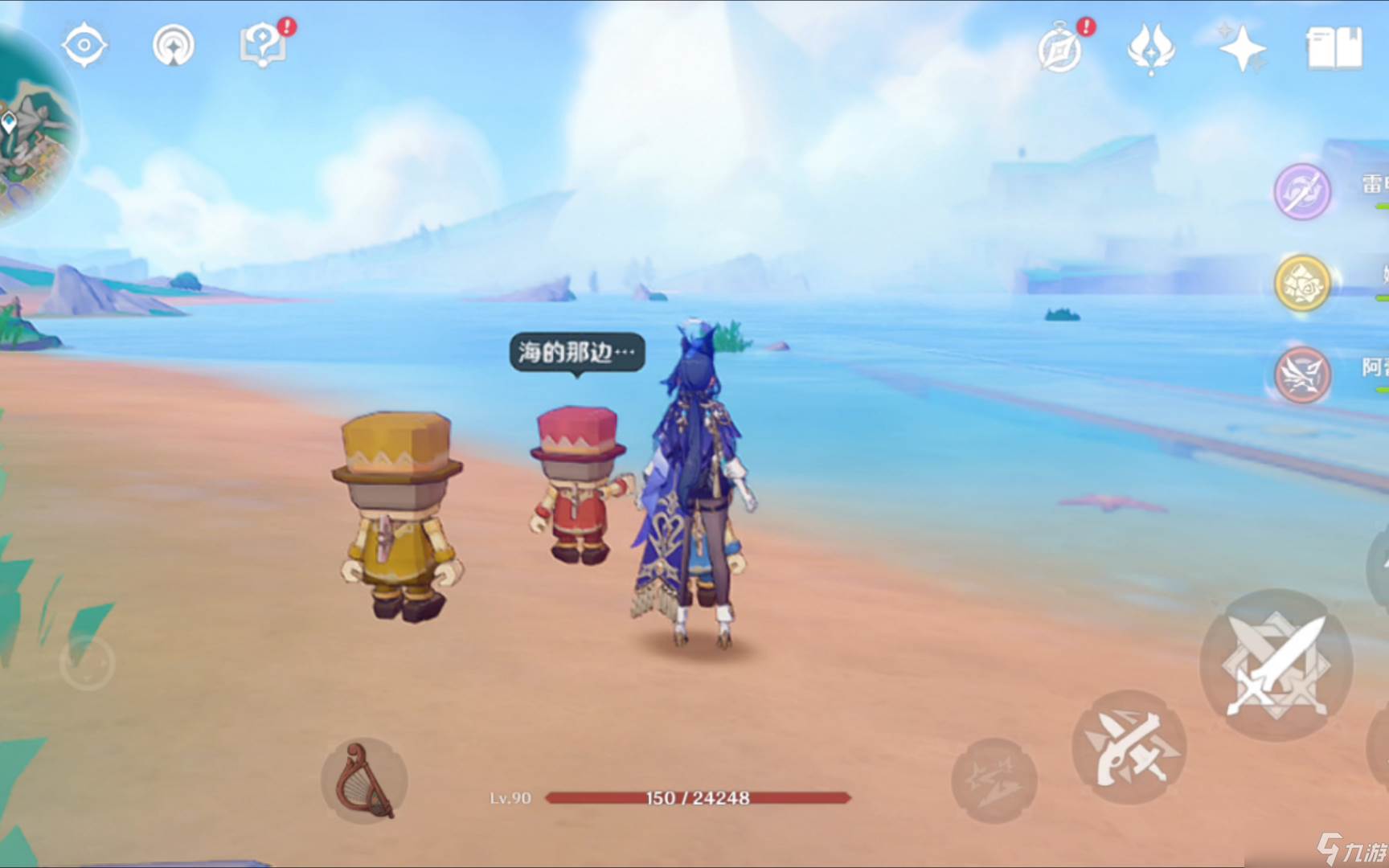
Task: Open the adventurer handbook book icon
Action: click(1334, 48)
